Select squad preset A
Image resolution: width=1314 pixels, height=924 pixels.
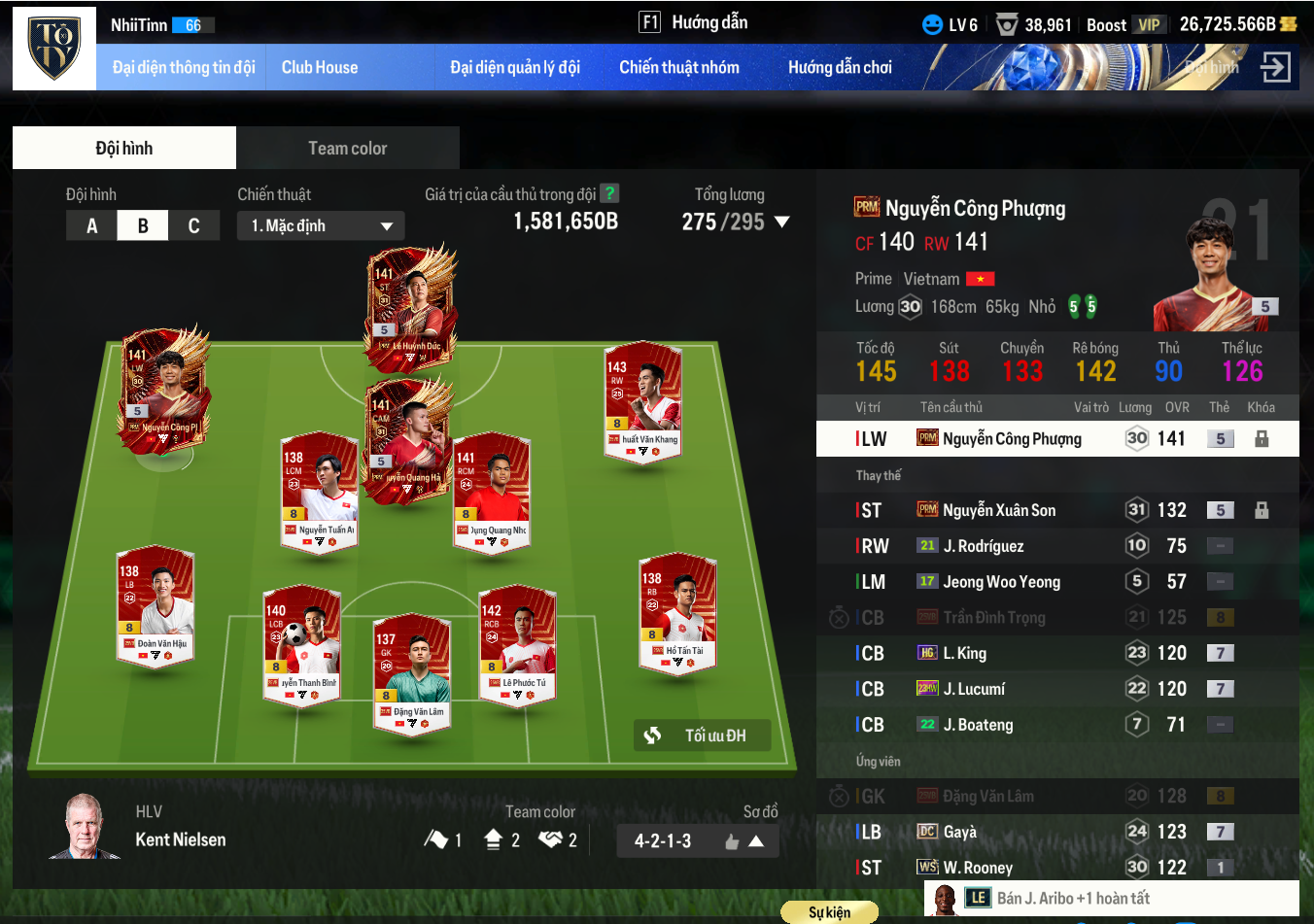click(x=91, y=226)
